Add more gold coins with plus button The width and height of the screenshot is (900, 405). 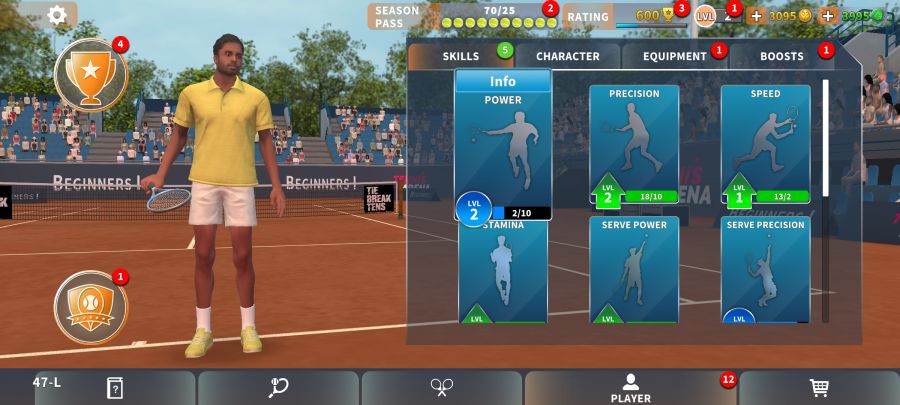click(756, 16)
